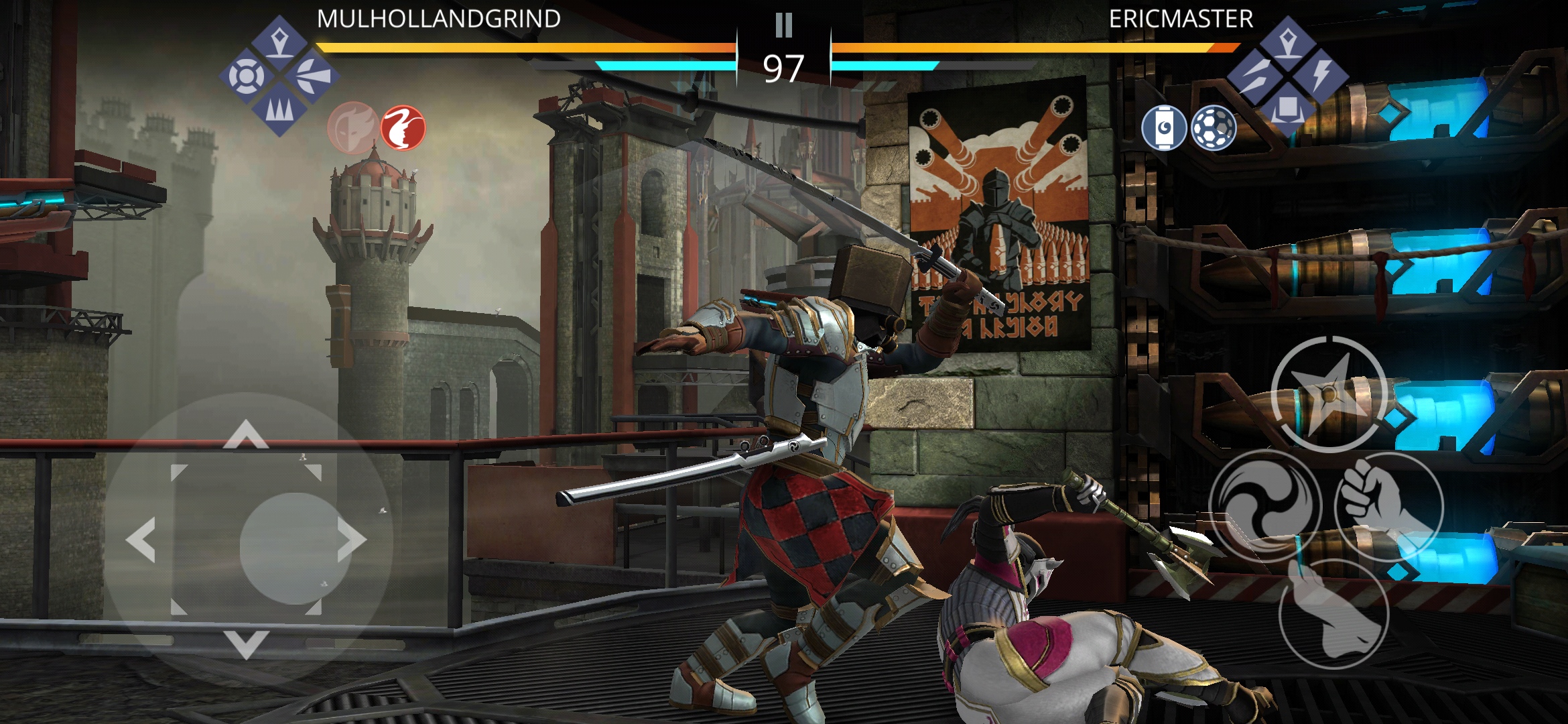Click the joystick's left arrow
This screenshot has height=724, width=1568.
point(141,539)
